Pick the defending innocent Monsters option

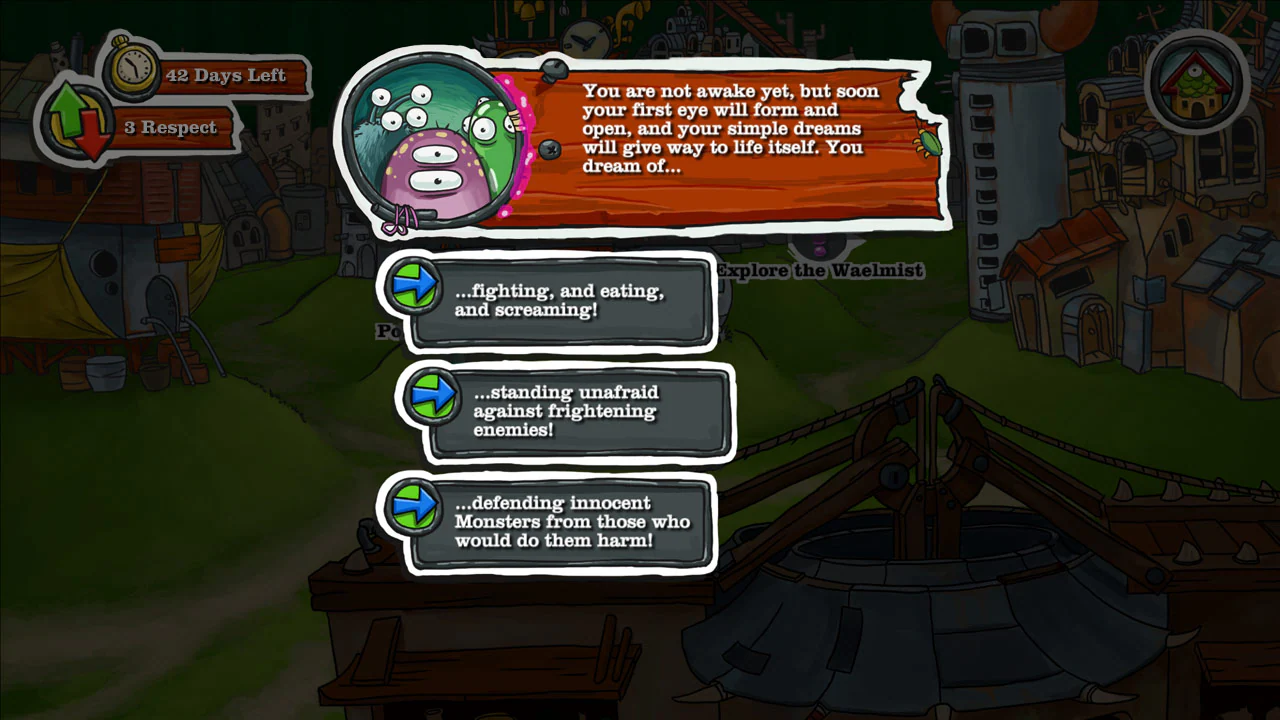[x=573, y=521]
